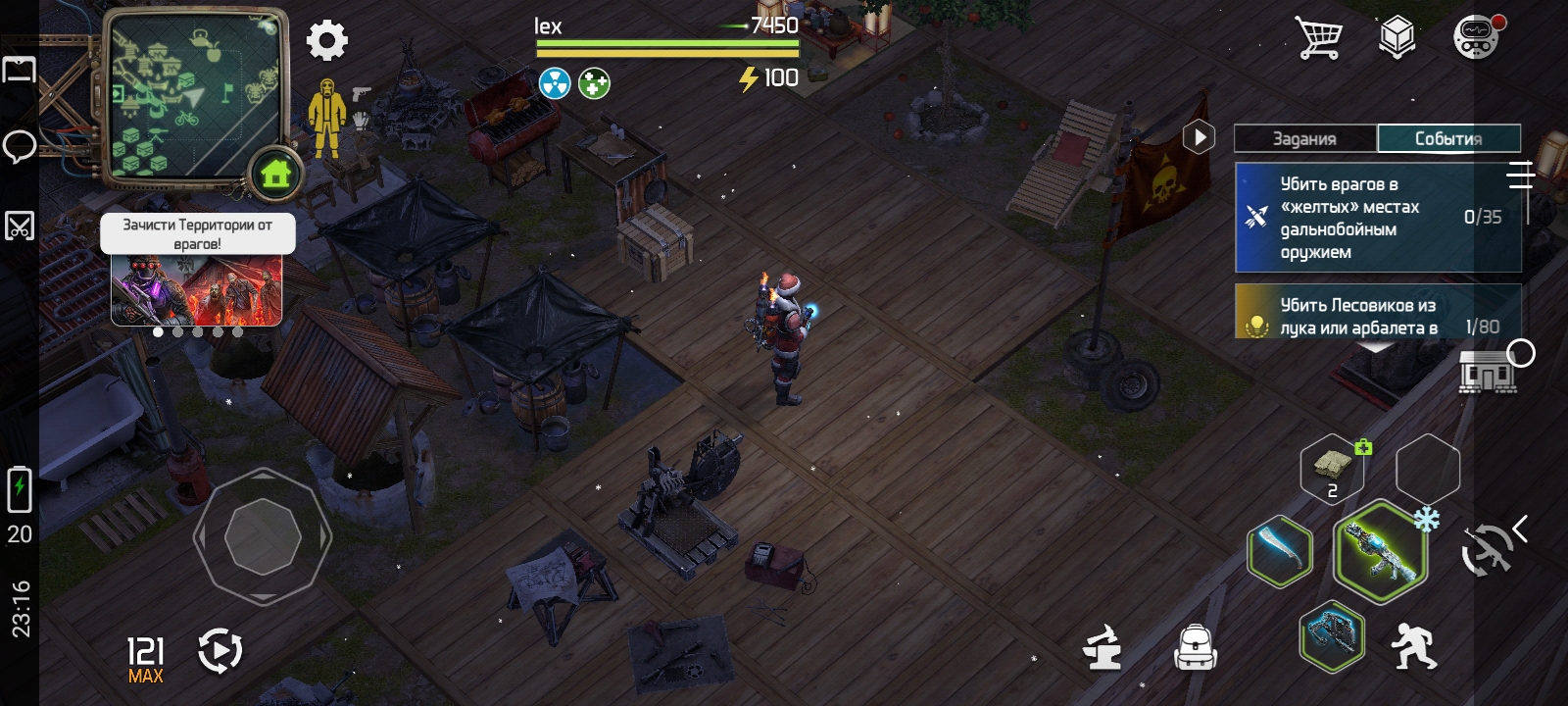Screen dimensions: 1568x706
Task: Open the settings gear
Action: pyautogui.click(x=326, y=41)
